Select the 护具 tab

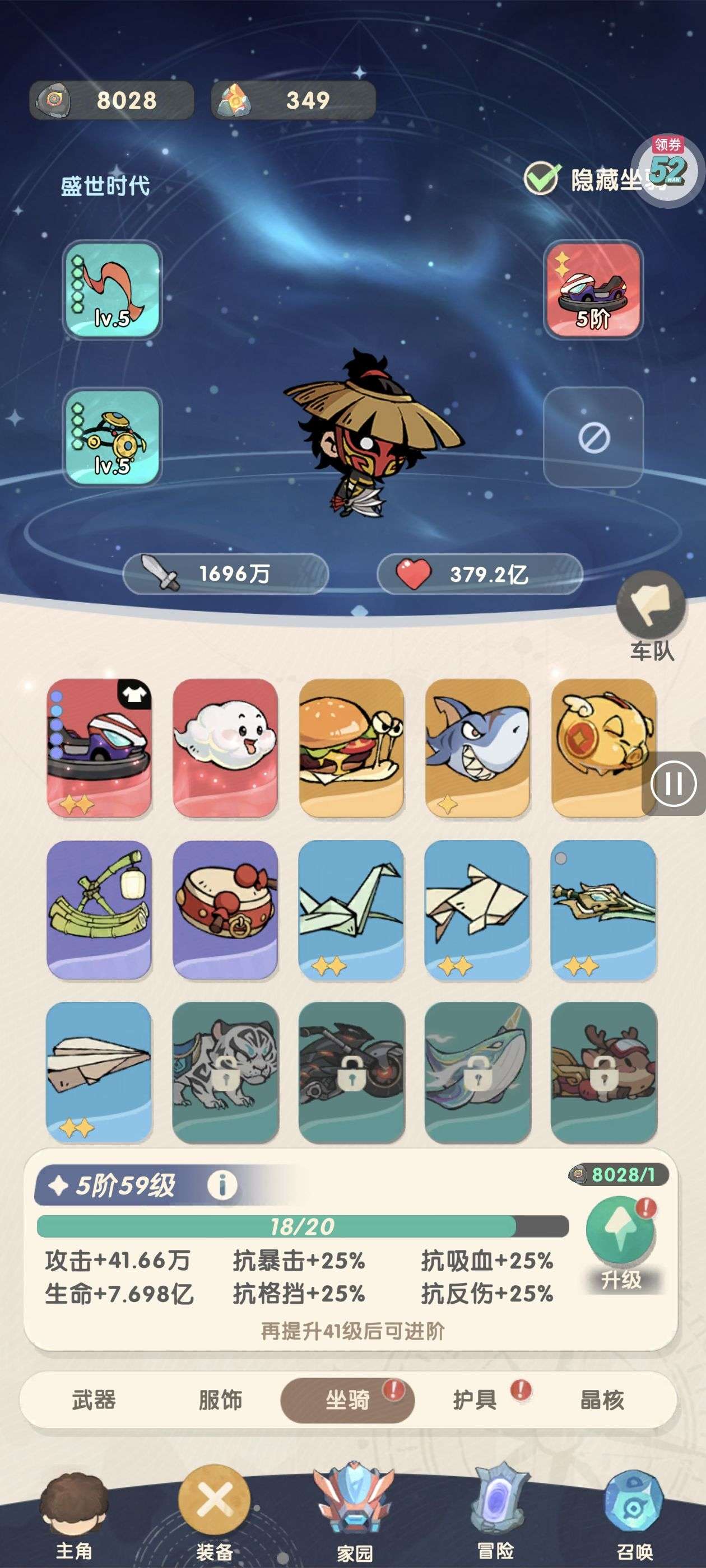[475, 1400]
